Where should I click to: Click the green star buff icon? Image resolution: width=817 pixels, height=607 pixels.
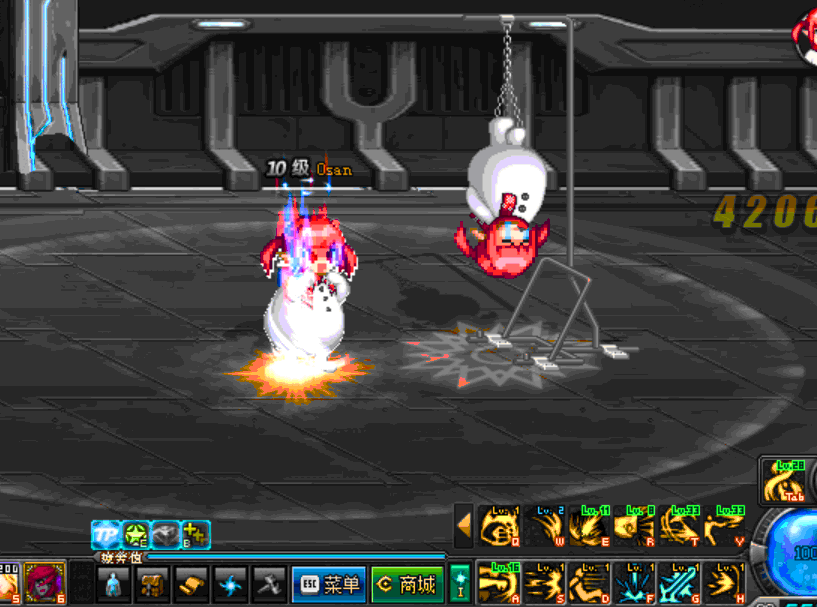pos(136,535)
